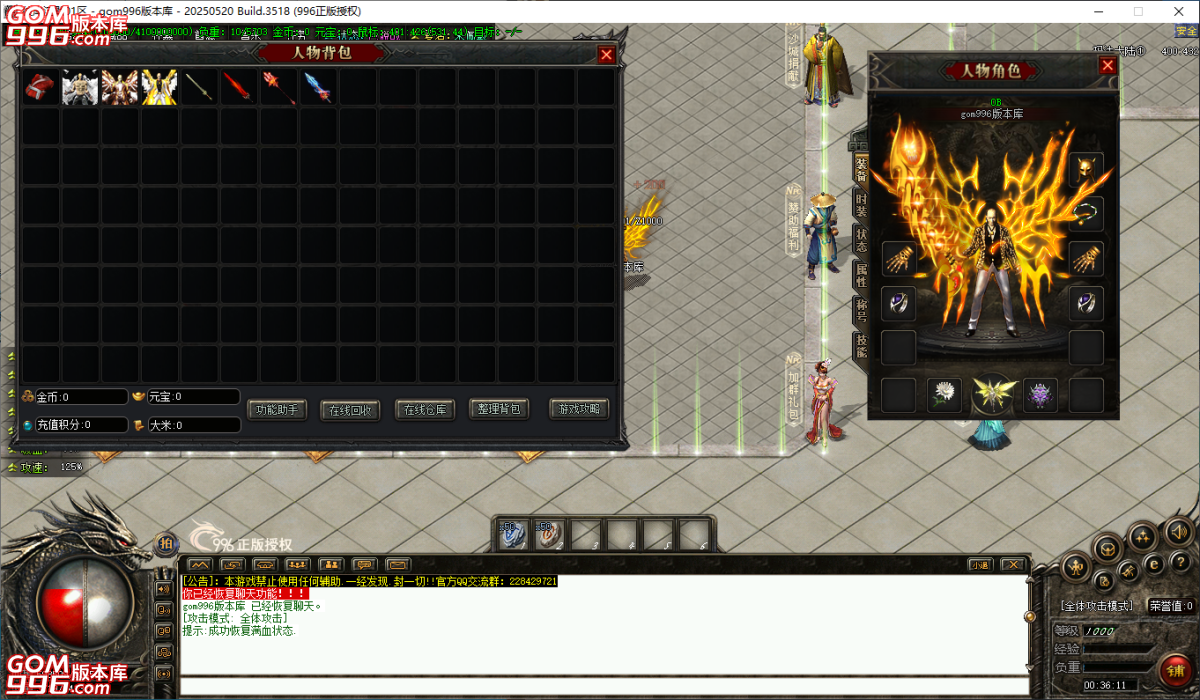This screenshot has height=700, width=1200.
Task: Switch to the 时装 fashion tab
Action: pos(861,205)
